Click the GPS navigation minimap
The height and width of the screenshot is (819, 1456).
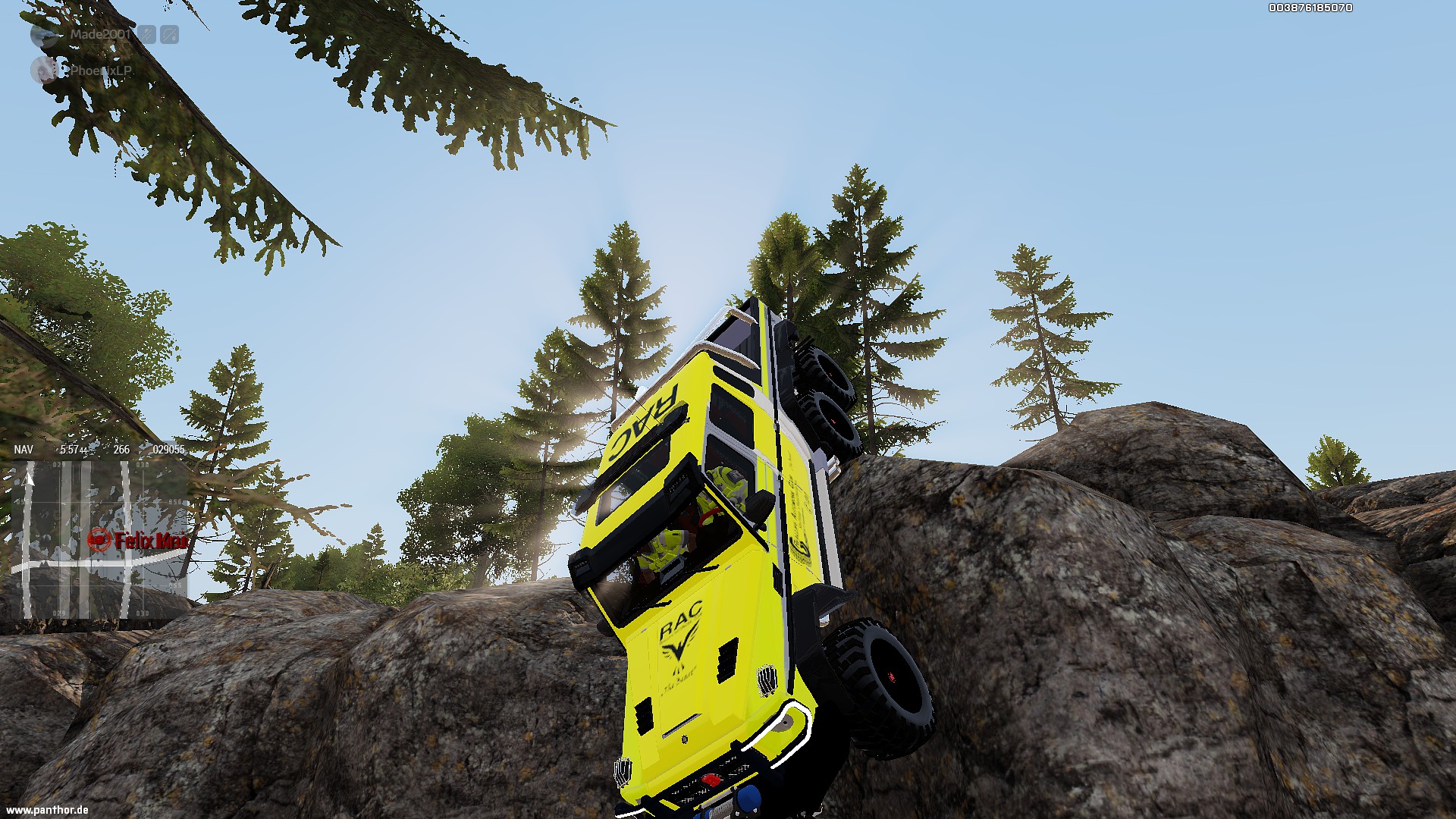99,538
